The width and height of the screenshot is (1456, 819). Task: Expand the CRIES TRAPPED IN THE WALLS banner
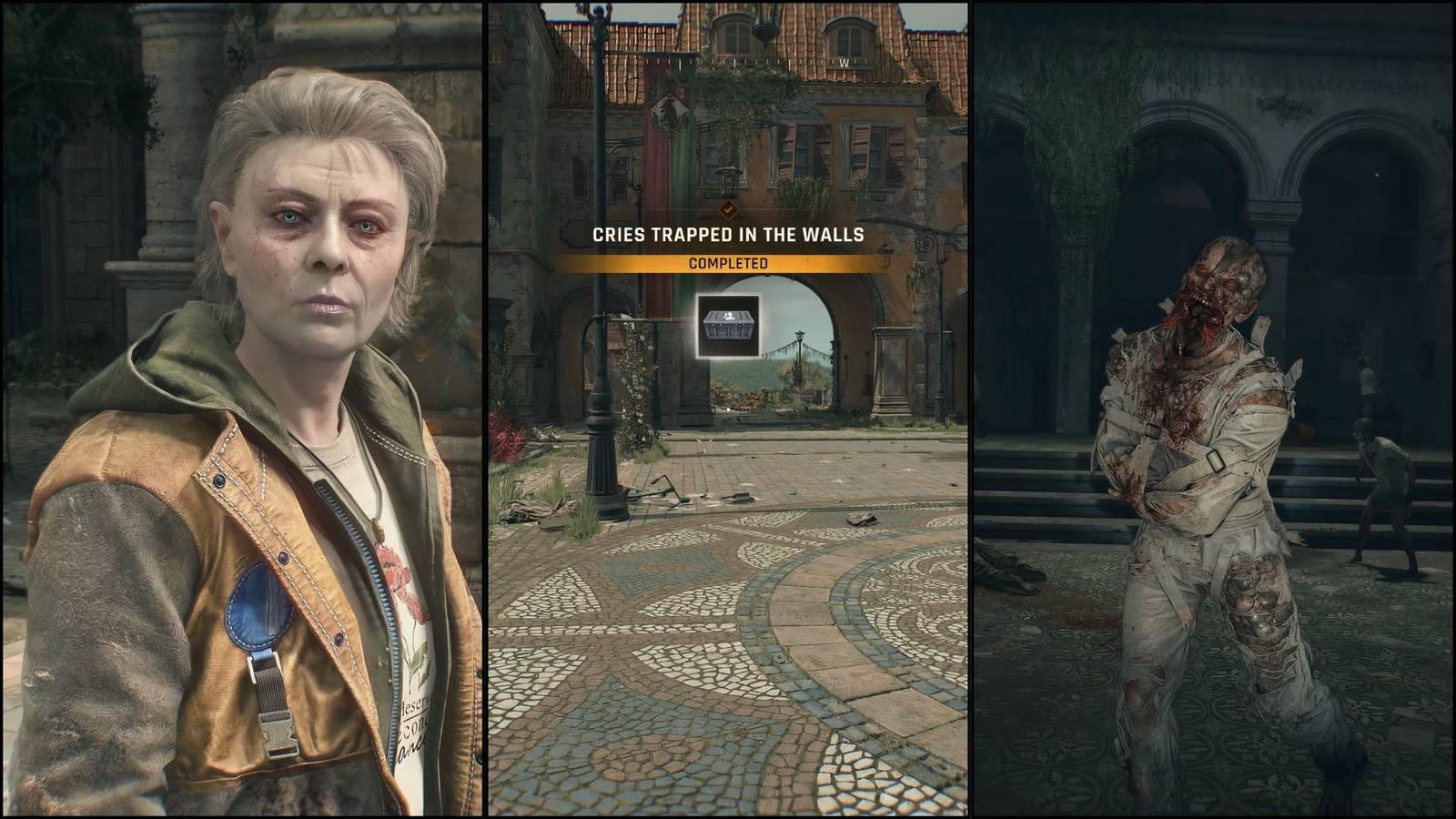pos(728,233)
